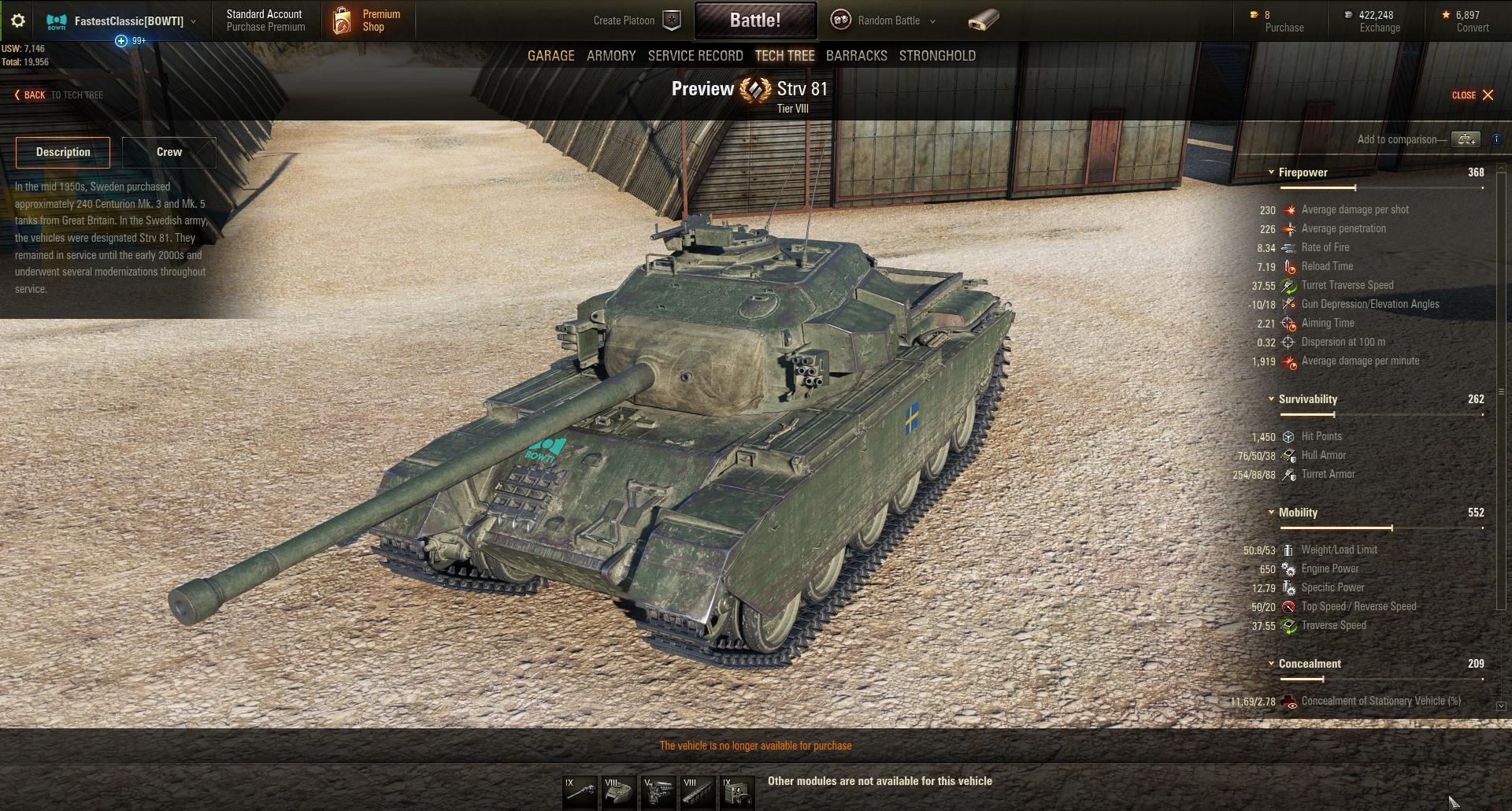Select the Description tab
This screenshot has width=1512, height=811.
pos(63,152)
